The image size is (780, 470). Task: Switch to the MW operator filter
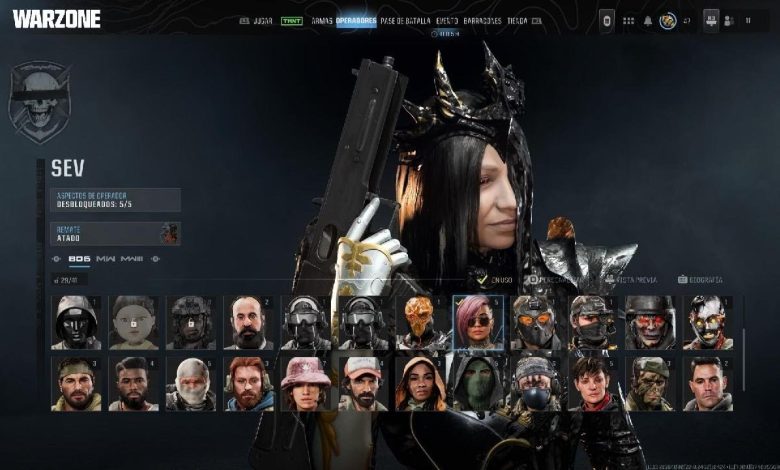click(105, 259)
